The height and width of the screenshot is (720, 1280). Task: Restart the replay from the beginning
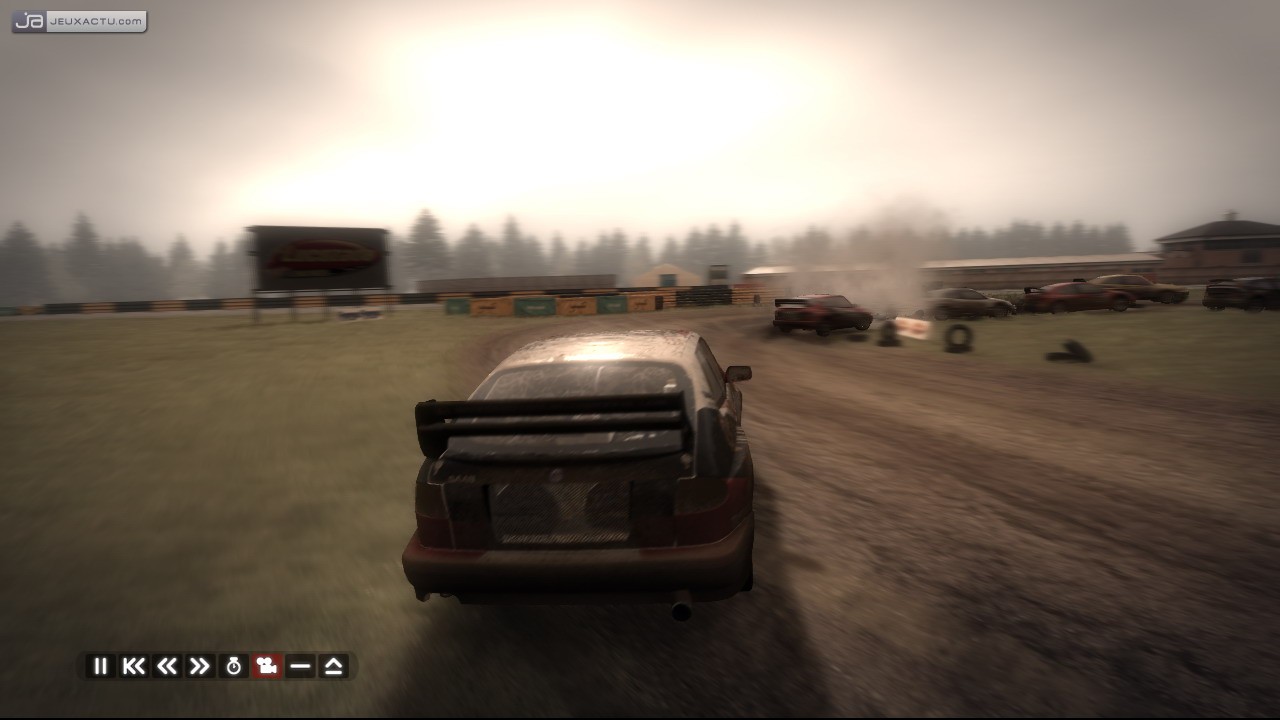tap(133, 666)
